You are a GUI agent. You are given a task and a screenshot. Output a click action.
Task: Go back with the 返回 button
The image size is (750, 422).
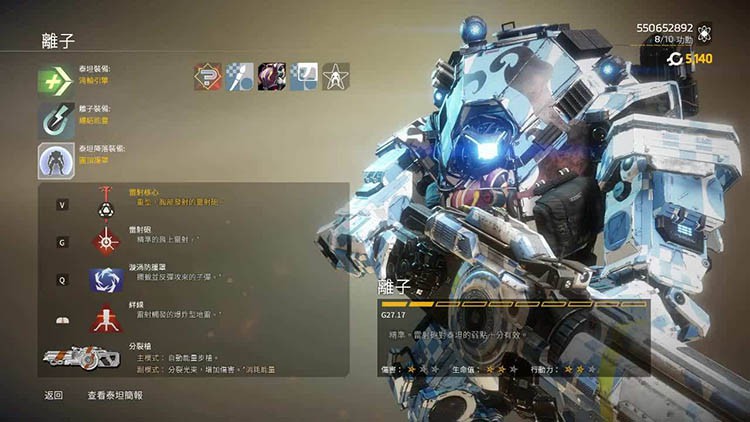[x=53, y=395]
